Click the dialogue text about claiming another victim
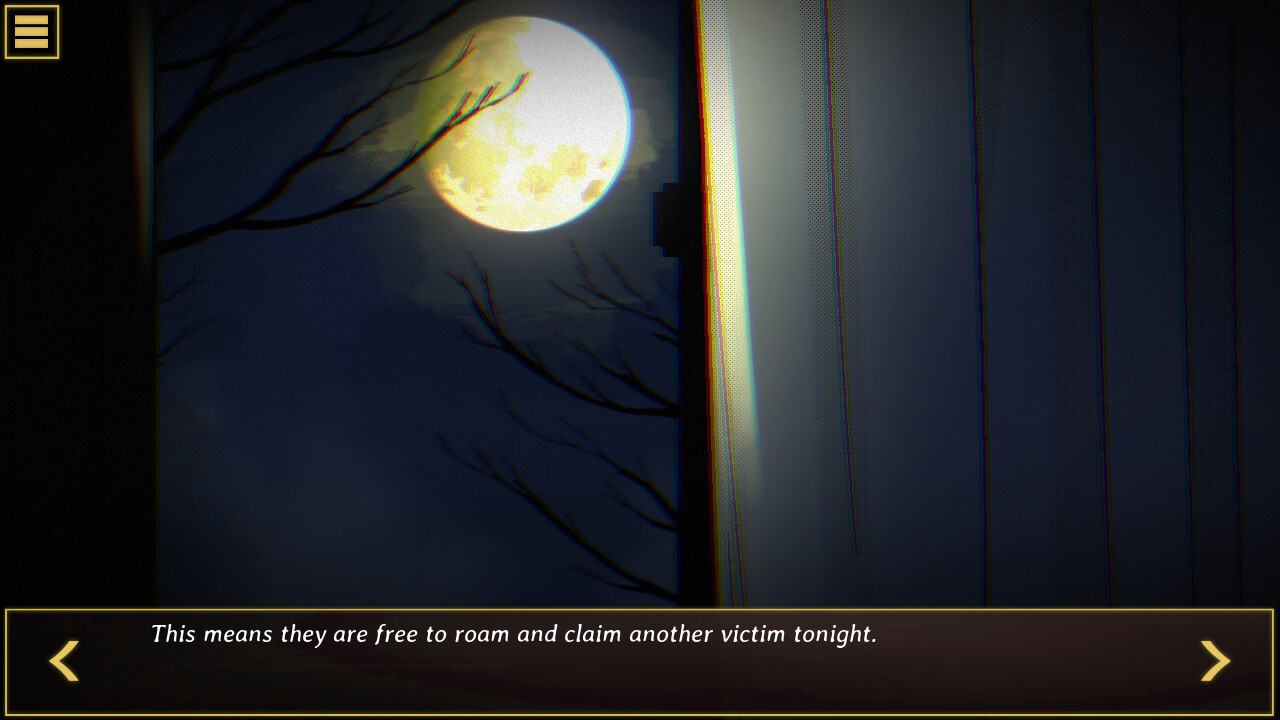 tap(513, 633)
